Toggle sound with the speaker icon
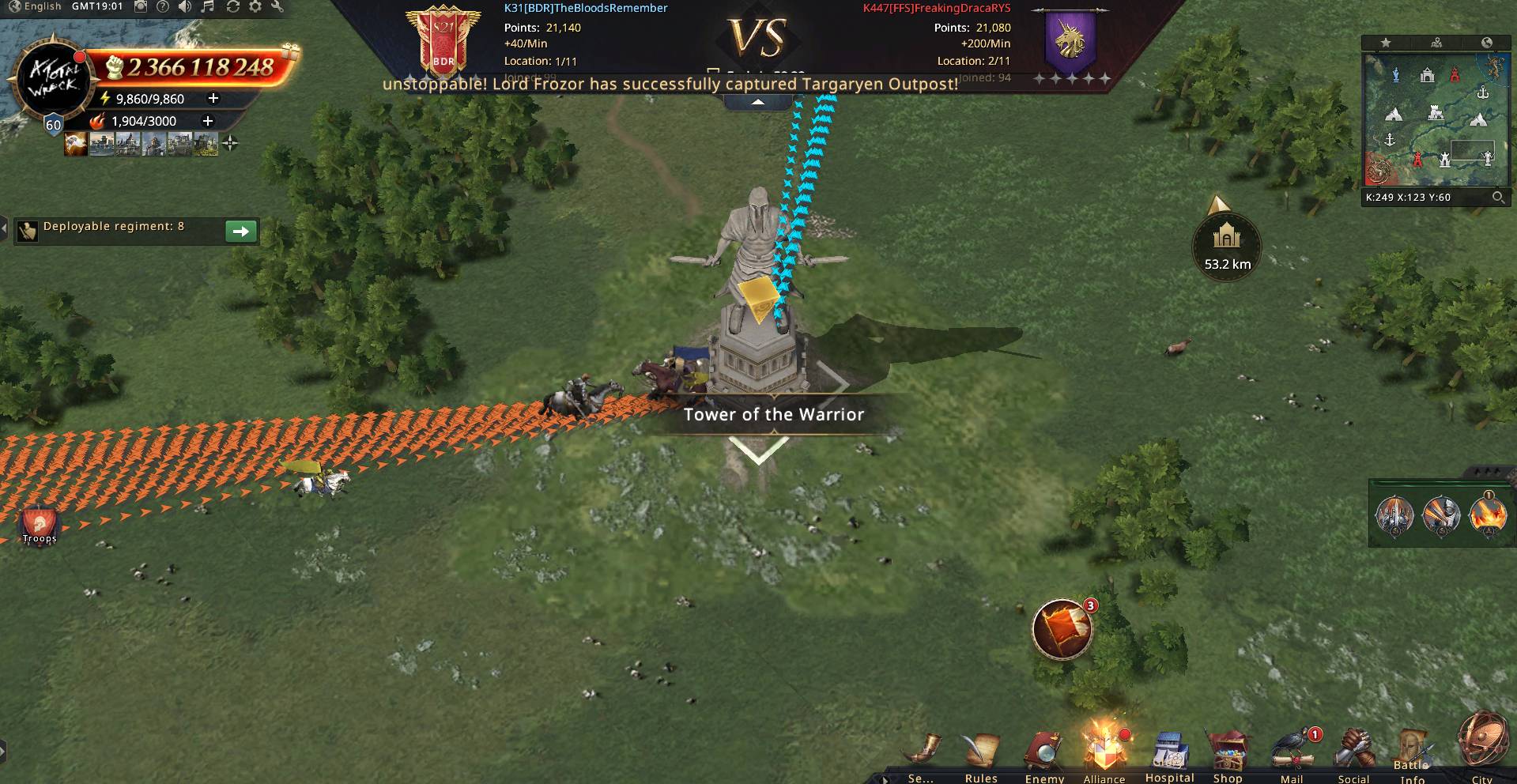The height and width of the screenshot is (784, 1517). [x=185, y=6]
